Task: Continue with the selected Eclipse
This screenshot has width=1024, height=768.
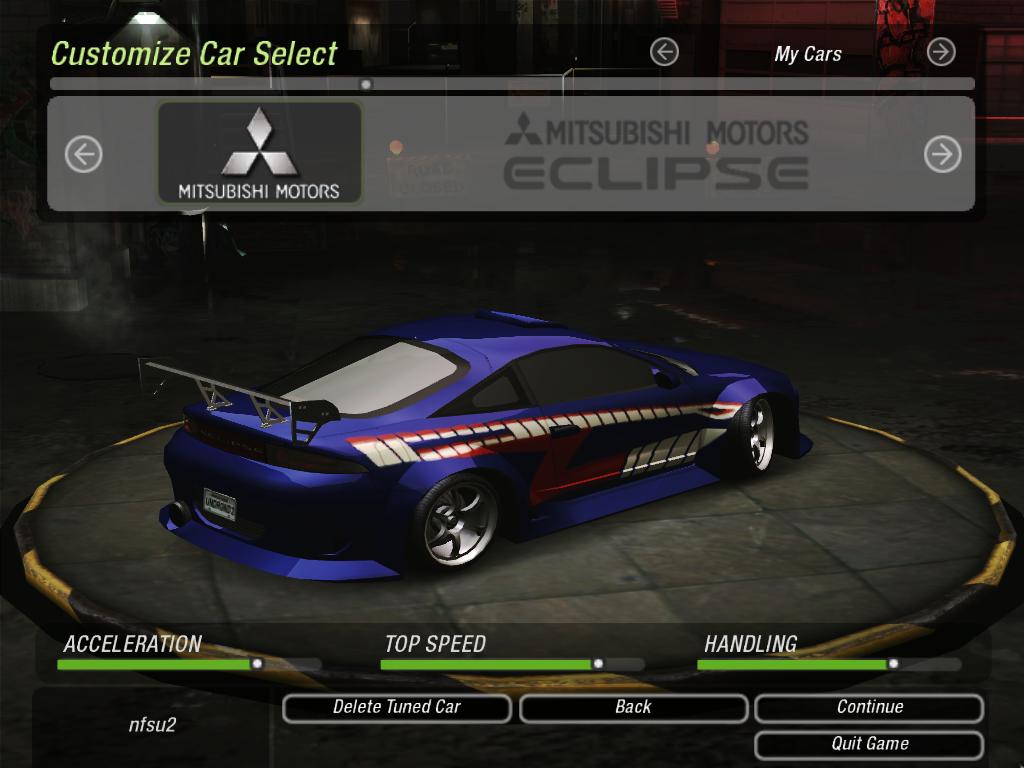Action: (869, 708)
